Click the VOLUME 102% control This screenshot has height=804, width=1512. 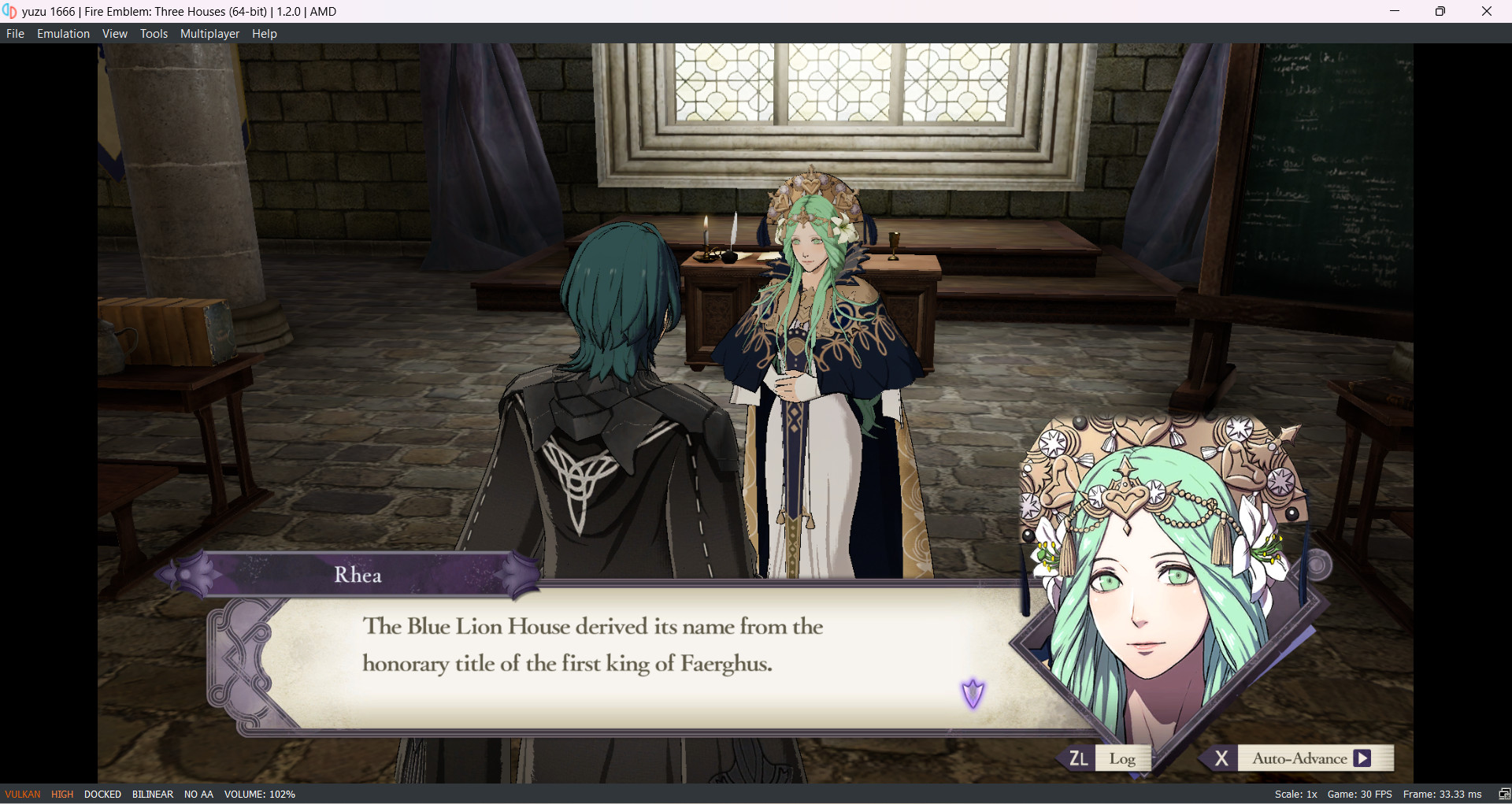(x=260, y=794)
